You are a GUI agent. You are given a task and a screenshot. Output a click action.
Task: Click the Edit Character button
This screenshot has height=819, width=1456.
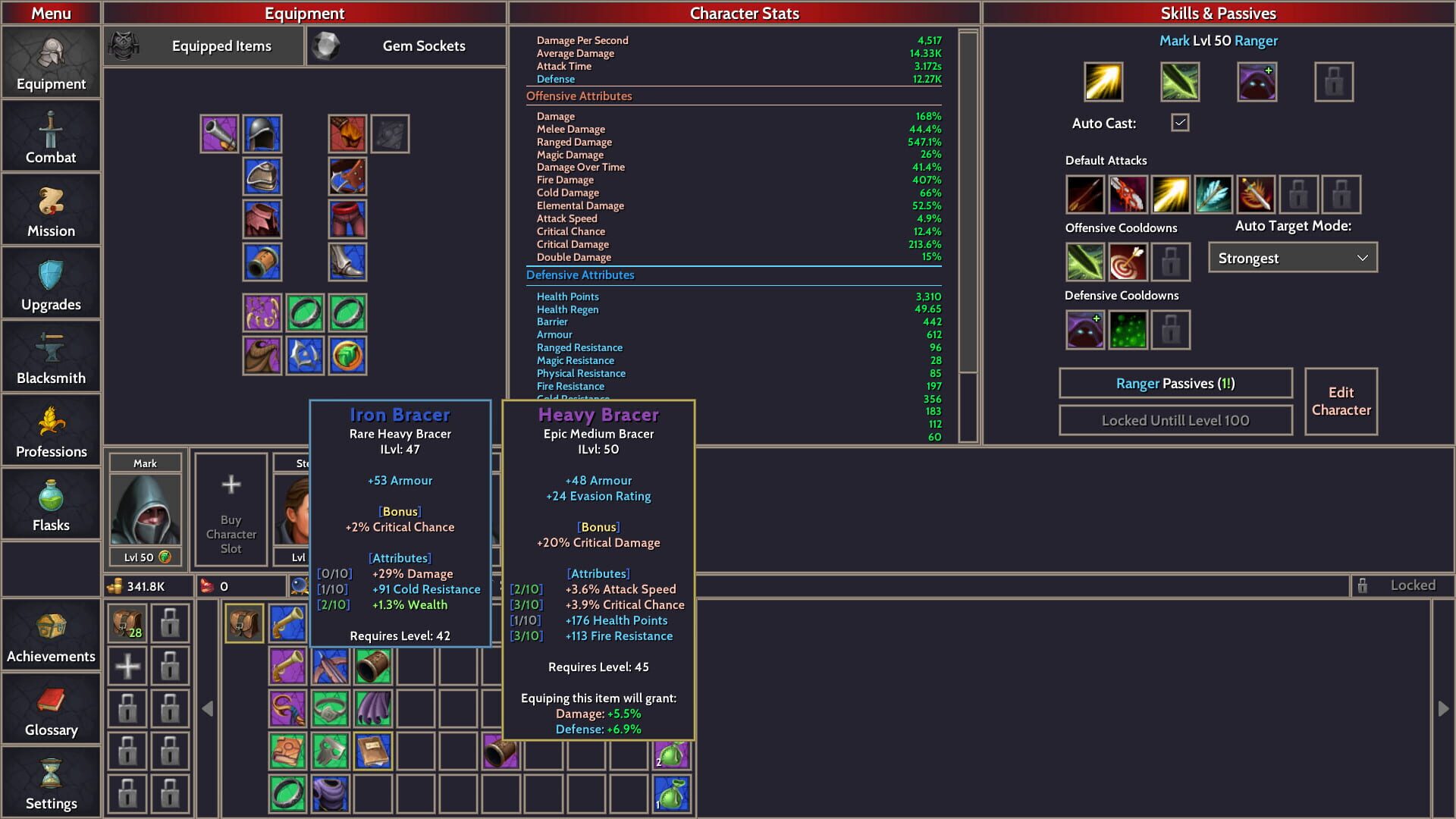(1341, 401)
